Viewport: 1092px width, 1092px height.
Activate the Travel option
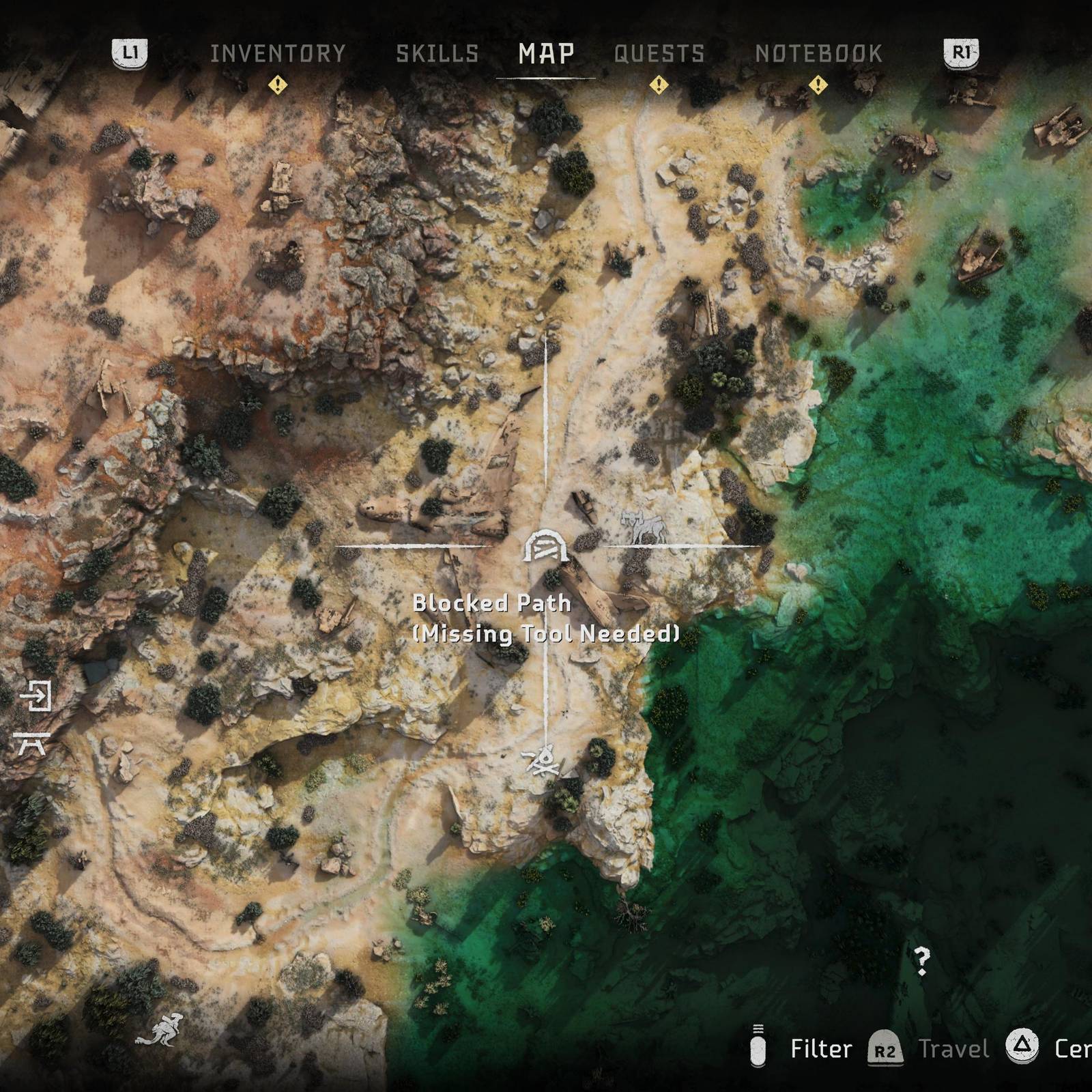(953, 1049)
